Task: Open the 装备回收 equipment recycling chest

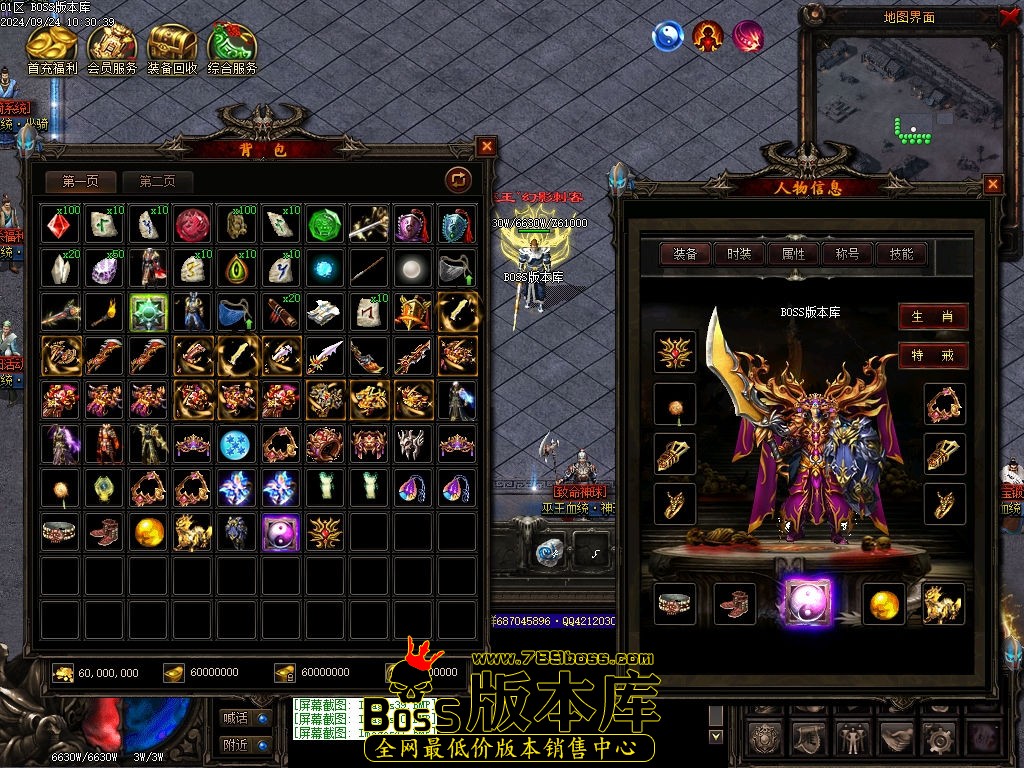Action: [172, 48]
